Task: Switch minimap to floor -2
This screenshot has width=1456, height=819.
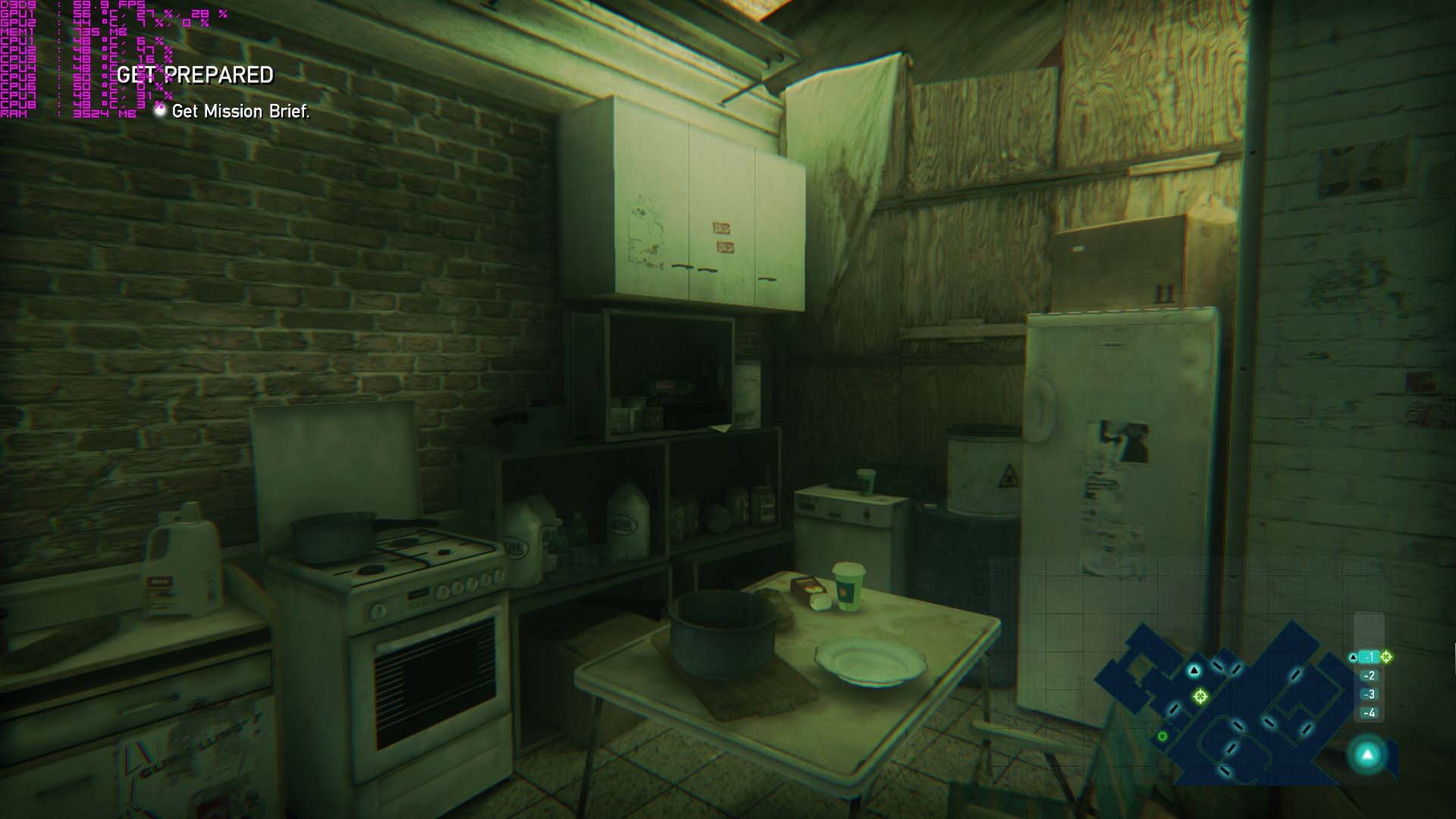Action: point(1370,676)
